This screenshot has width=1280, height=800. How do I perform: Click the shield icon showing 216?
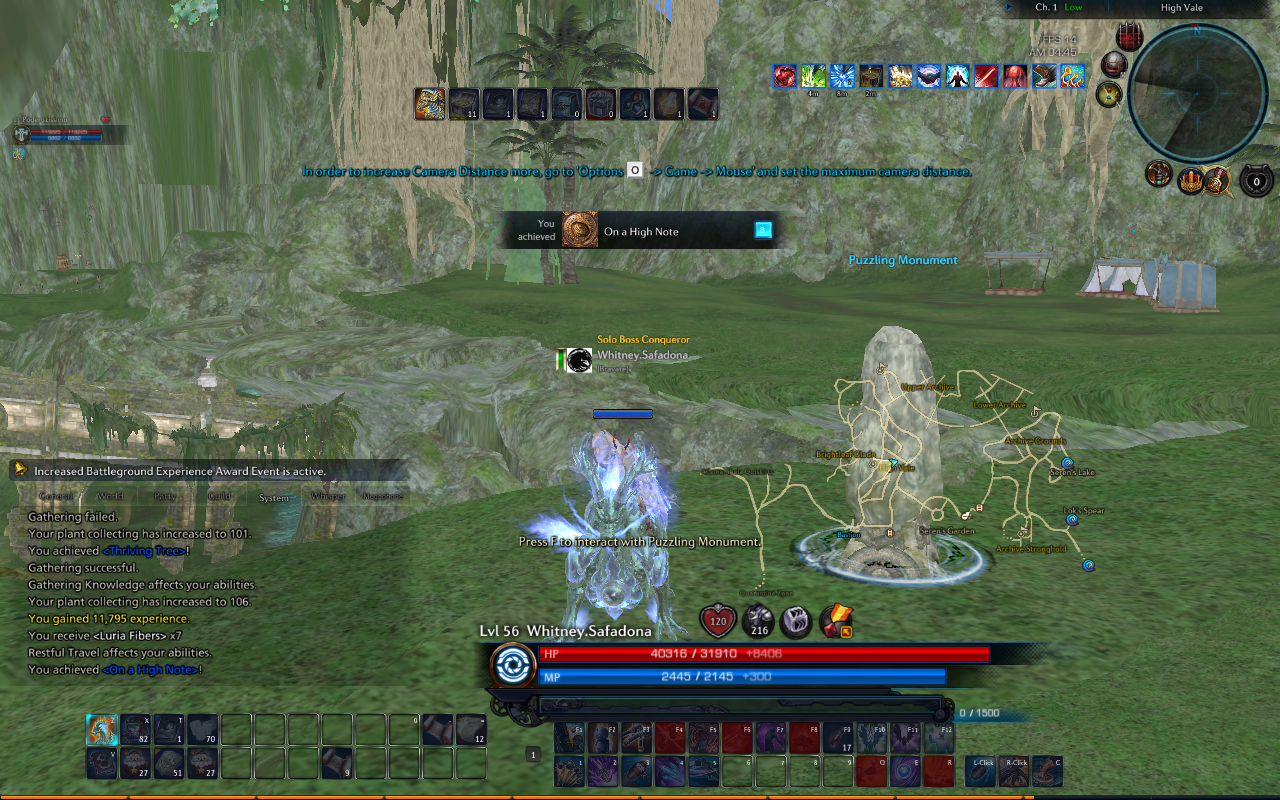coord(758,622)
